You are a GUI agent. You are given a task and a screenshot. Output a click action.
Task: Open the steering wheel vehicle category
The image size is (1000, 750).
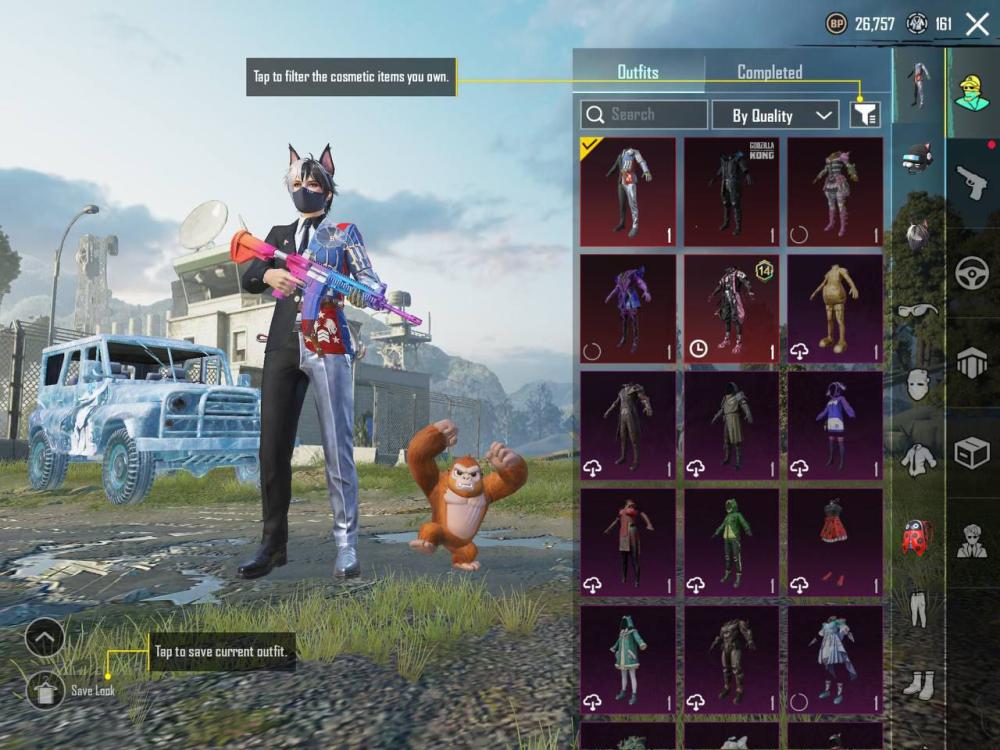971,273
